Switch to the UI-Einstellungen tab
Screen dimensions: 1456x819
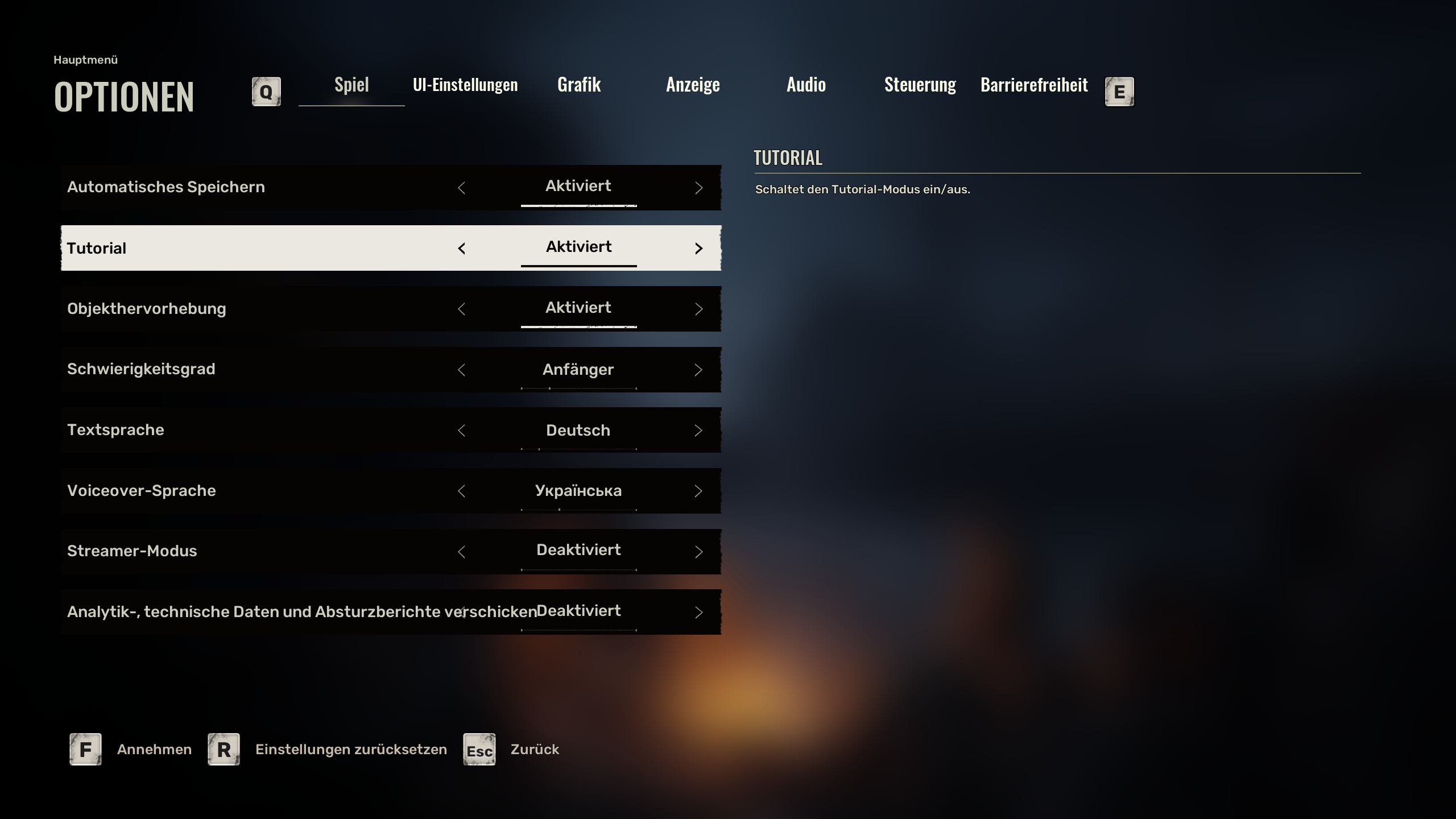[465, 85]
